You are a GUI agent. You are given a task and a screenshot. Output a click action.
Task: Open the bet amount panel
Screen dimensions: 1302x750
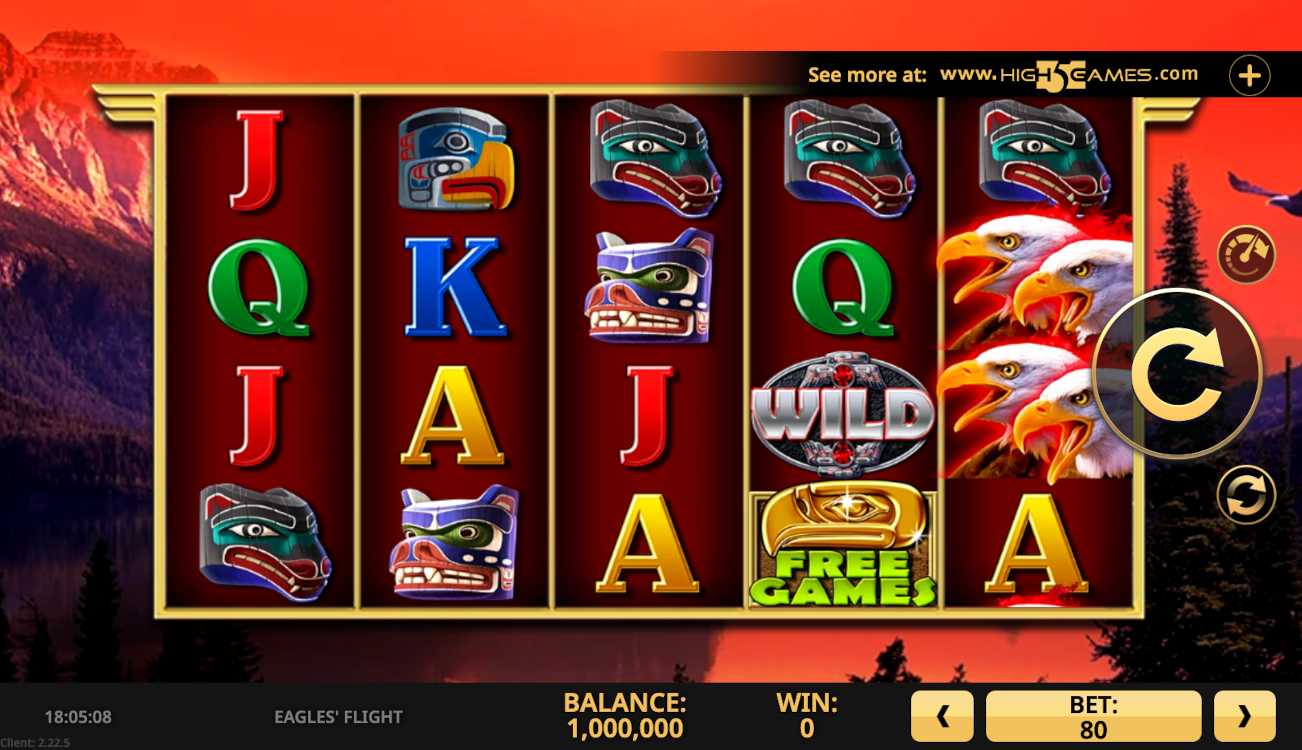pyautogui.click(x=1093, y=716)
